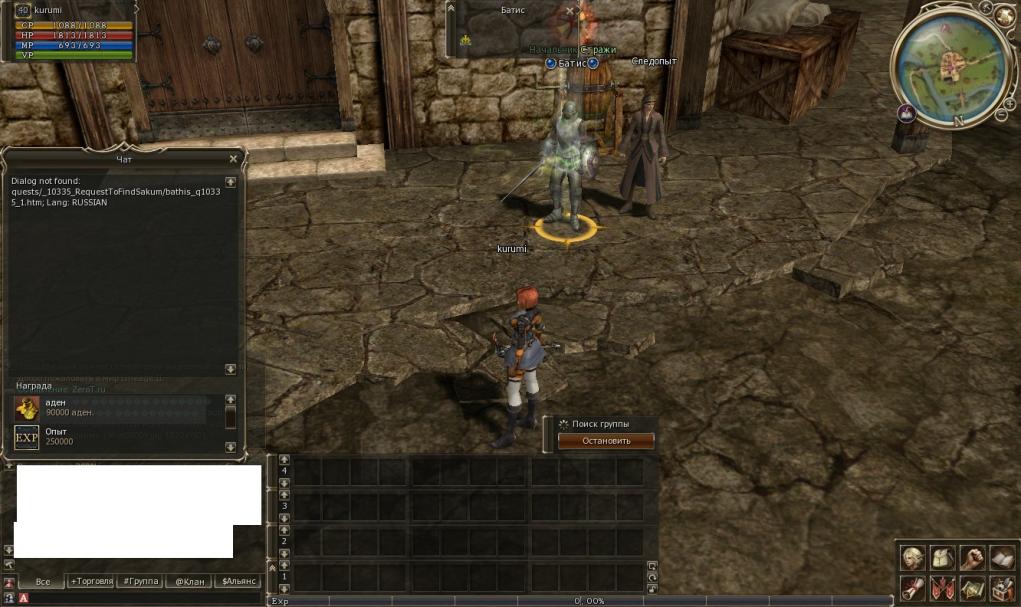This screenshot has width=1021, height=607.
Task: Open the actions fist icon
Action: pyautogui.click(x=971, y=557)
